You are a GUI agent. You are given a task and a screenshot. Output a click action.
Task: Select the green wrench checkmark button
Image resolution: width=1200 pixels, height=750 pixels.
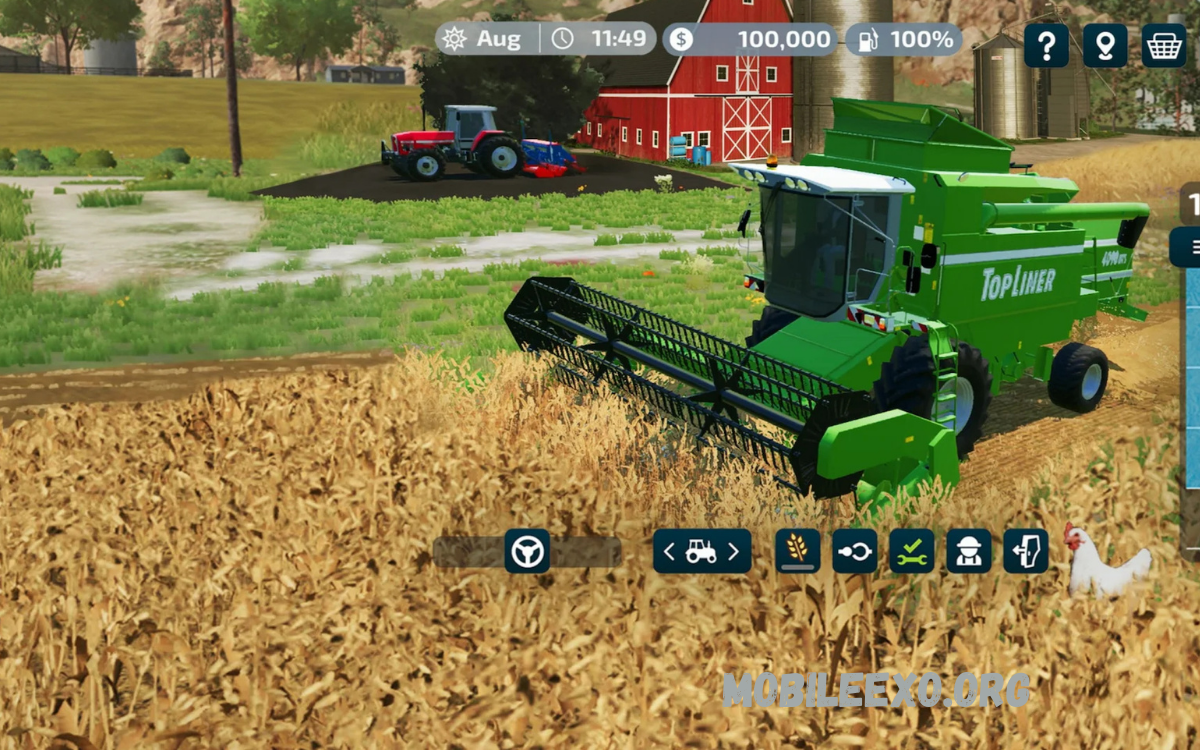[x=911, y=551]
